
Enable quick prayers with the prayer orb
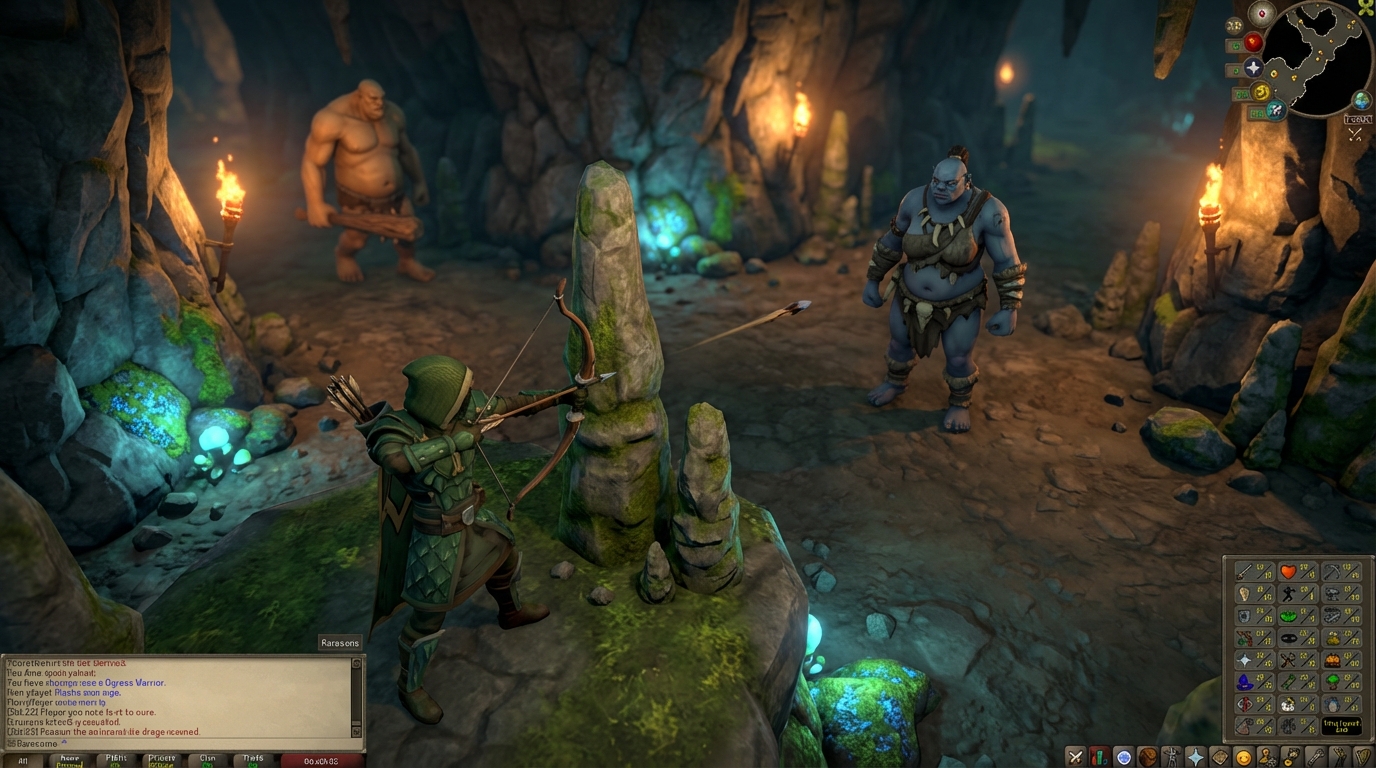click(x=1252, y=67)
